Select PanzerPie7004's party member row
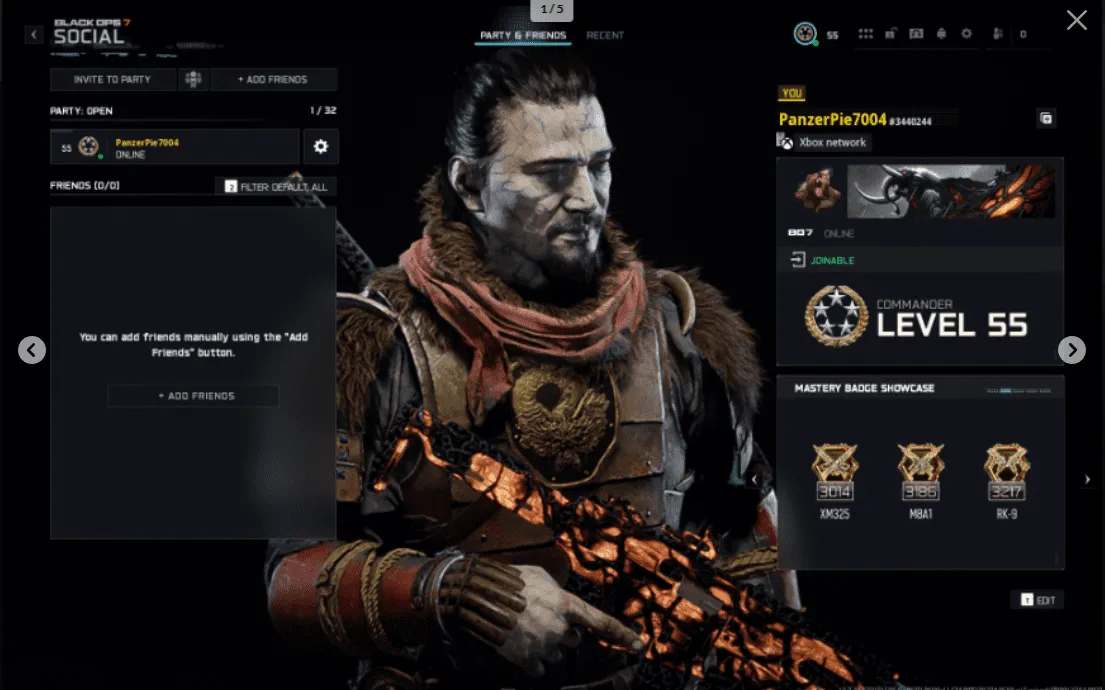1105x690 pixels. [175, 147]
